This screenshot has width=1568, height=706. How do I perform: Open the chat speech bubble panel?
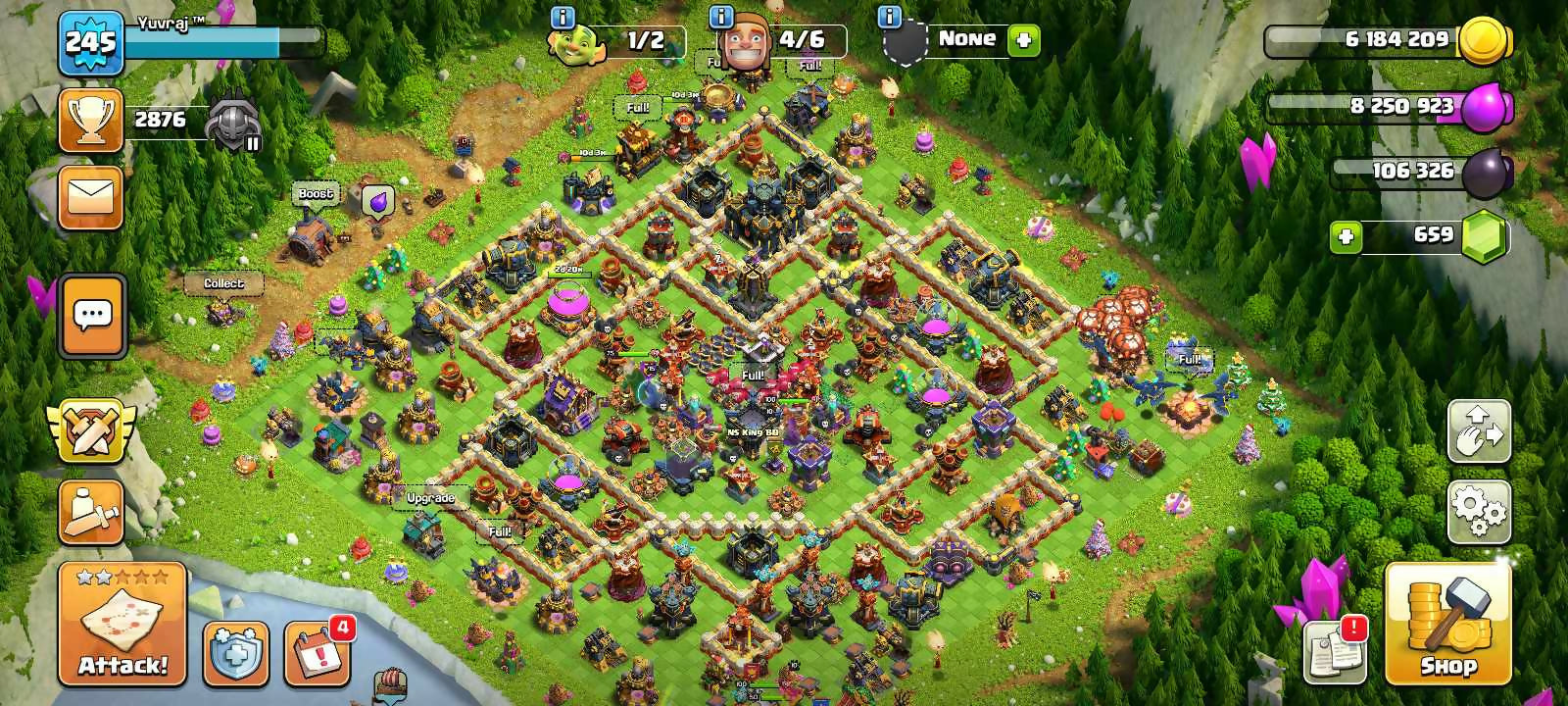[93, 316]
